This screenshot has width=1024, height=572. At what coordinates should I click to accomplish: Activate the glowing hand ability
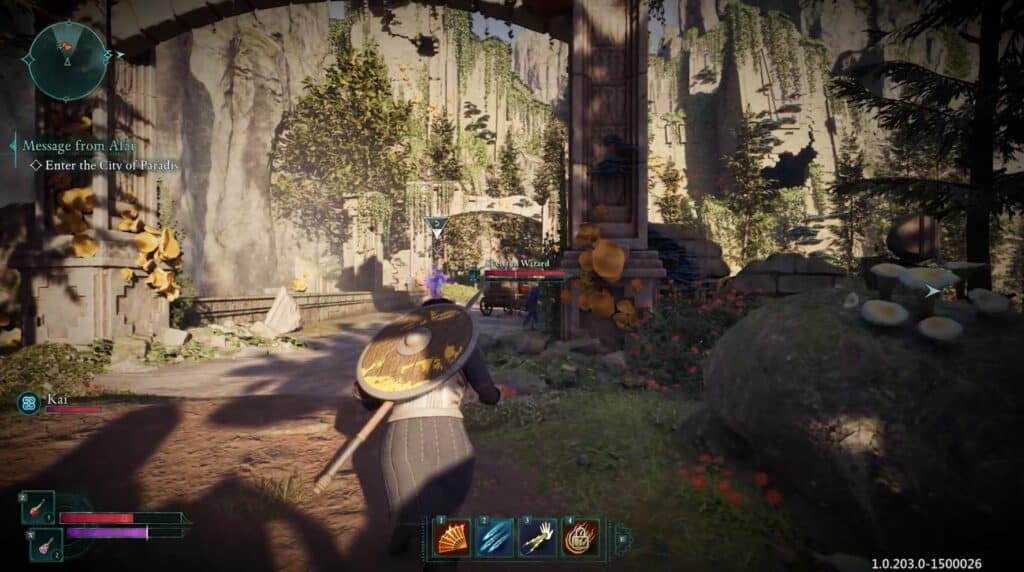point(538,538)
